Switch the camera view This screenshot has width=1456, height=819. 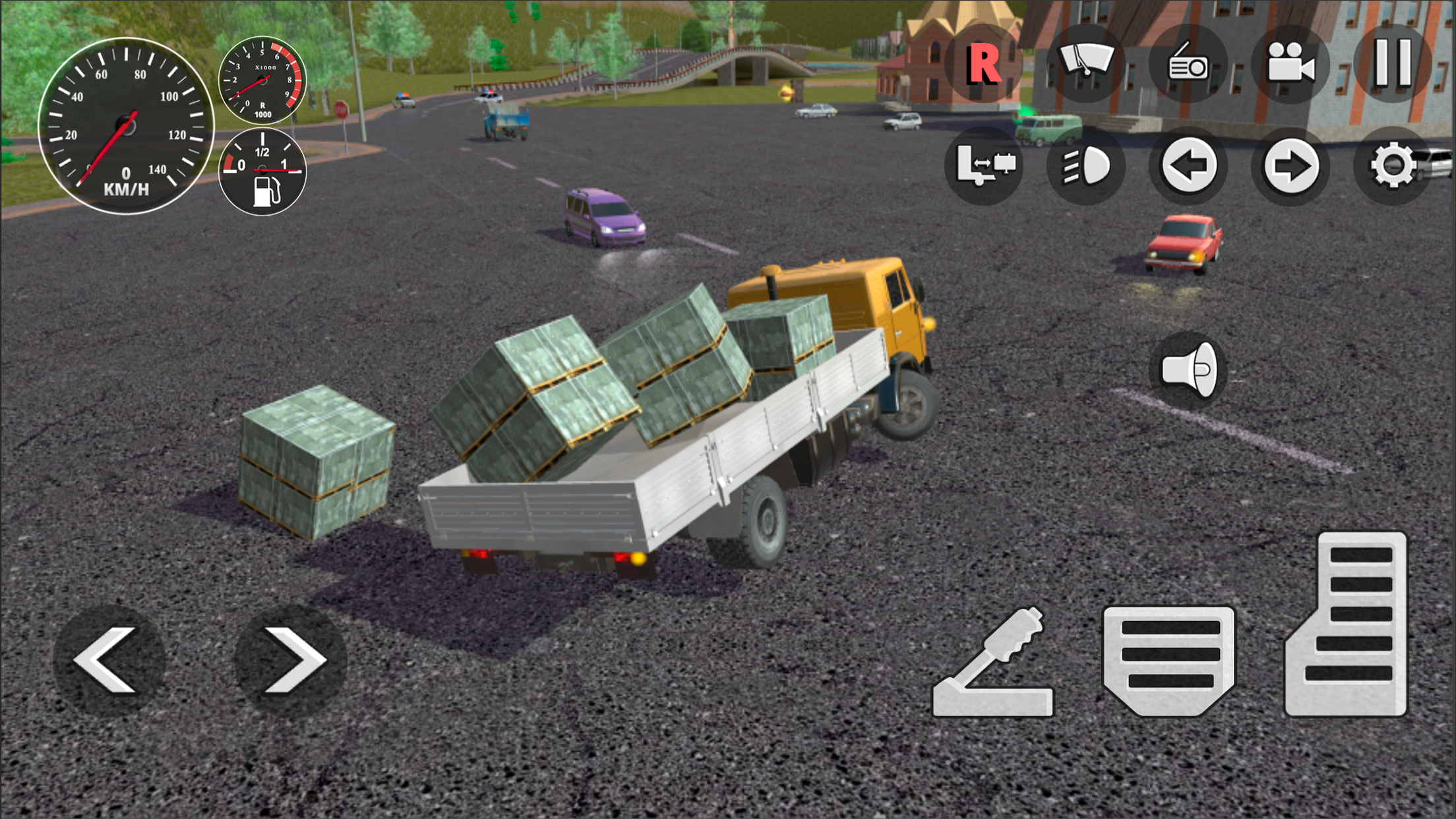click(x=1292, y=64)
